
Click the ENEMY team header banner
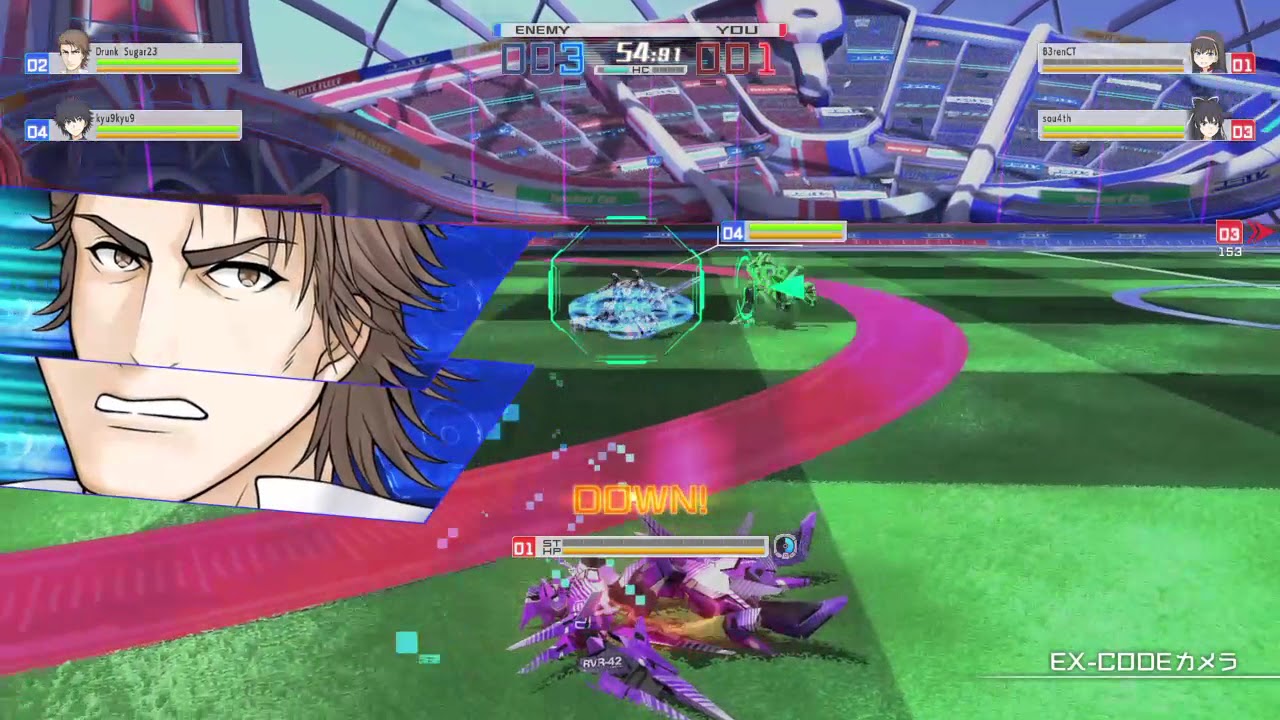[x=543, y=30]
